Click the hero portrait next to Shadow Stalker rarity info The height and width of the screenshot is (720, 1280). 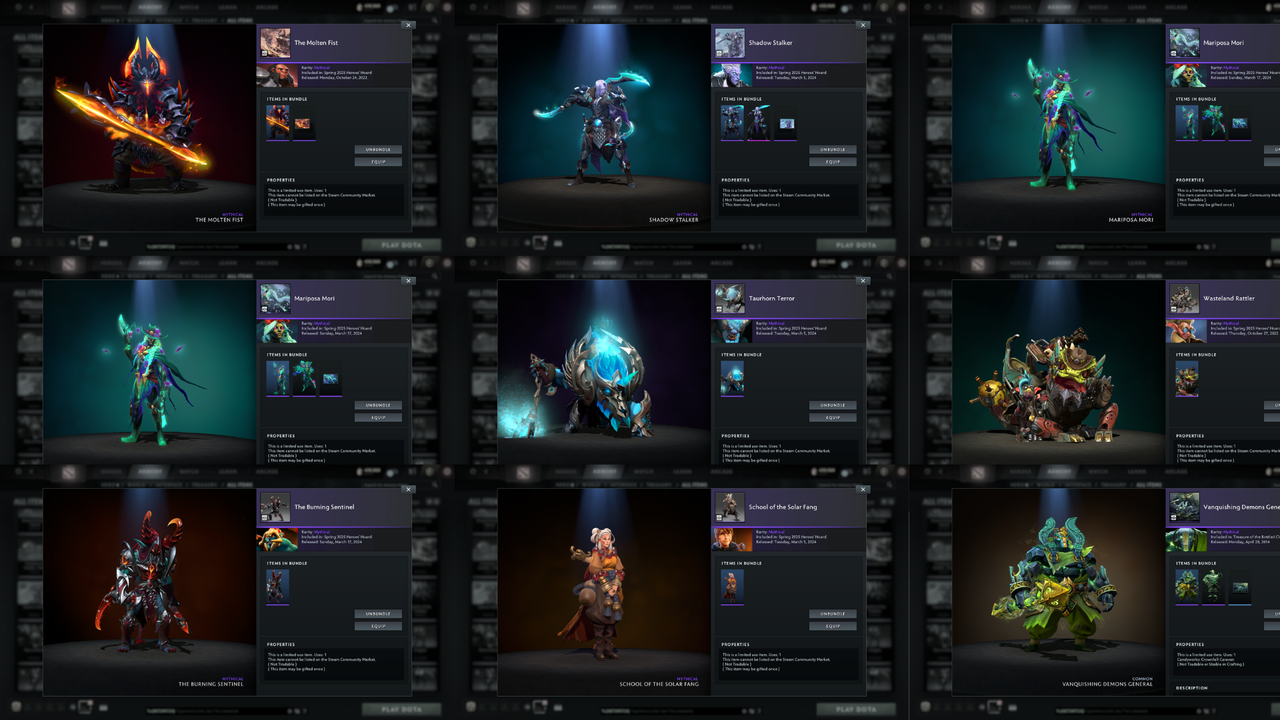[731, 75]
